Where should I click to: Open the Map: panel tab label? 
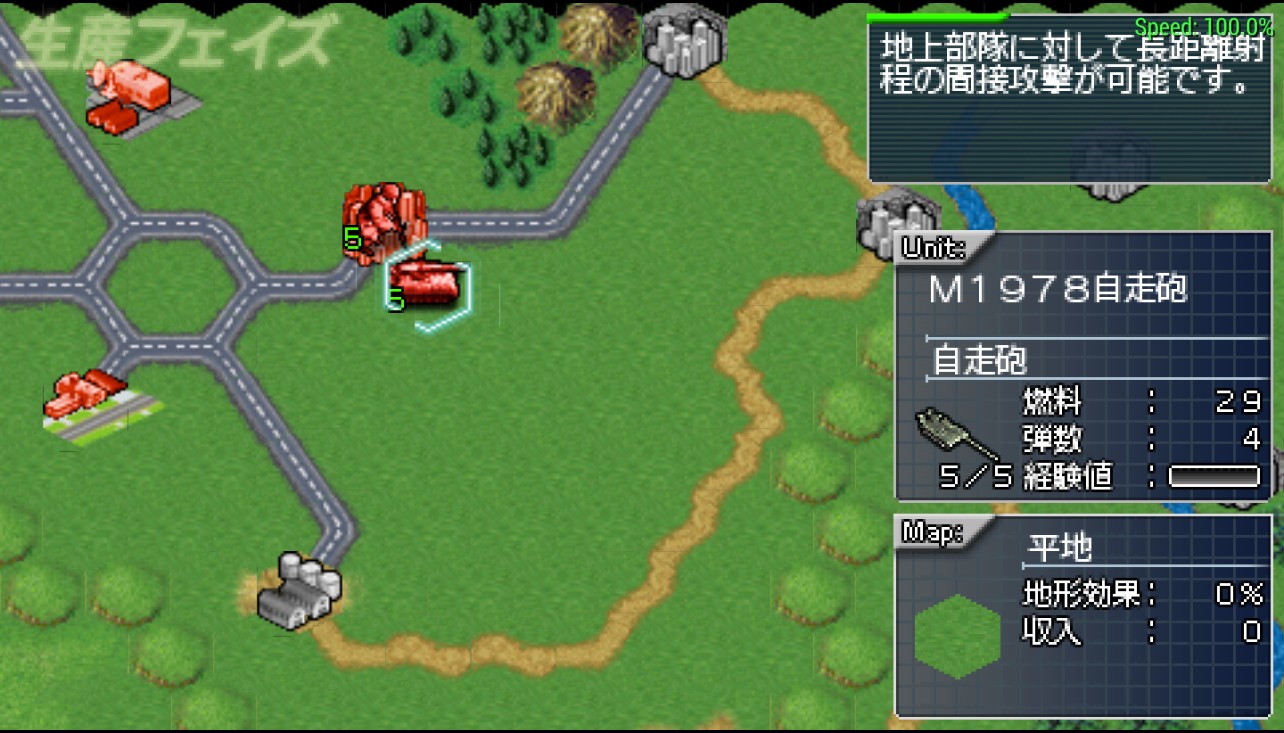click(931, 534)
